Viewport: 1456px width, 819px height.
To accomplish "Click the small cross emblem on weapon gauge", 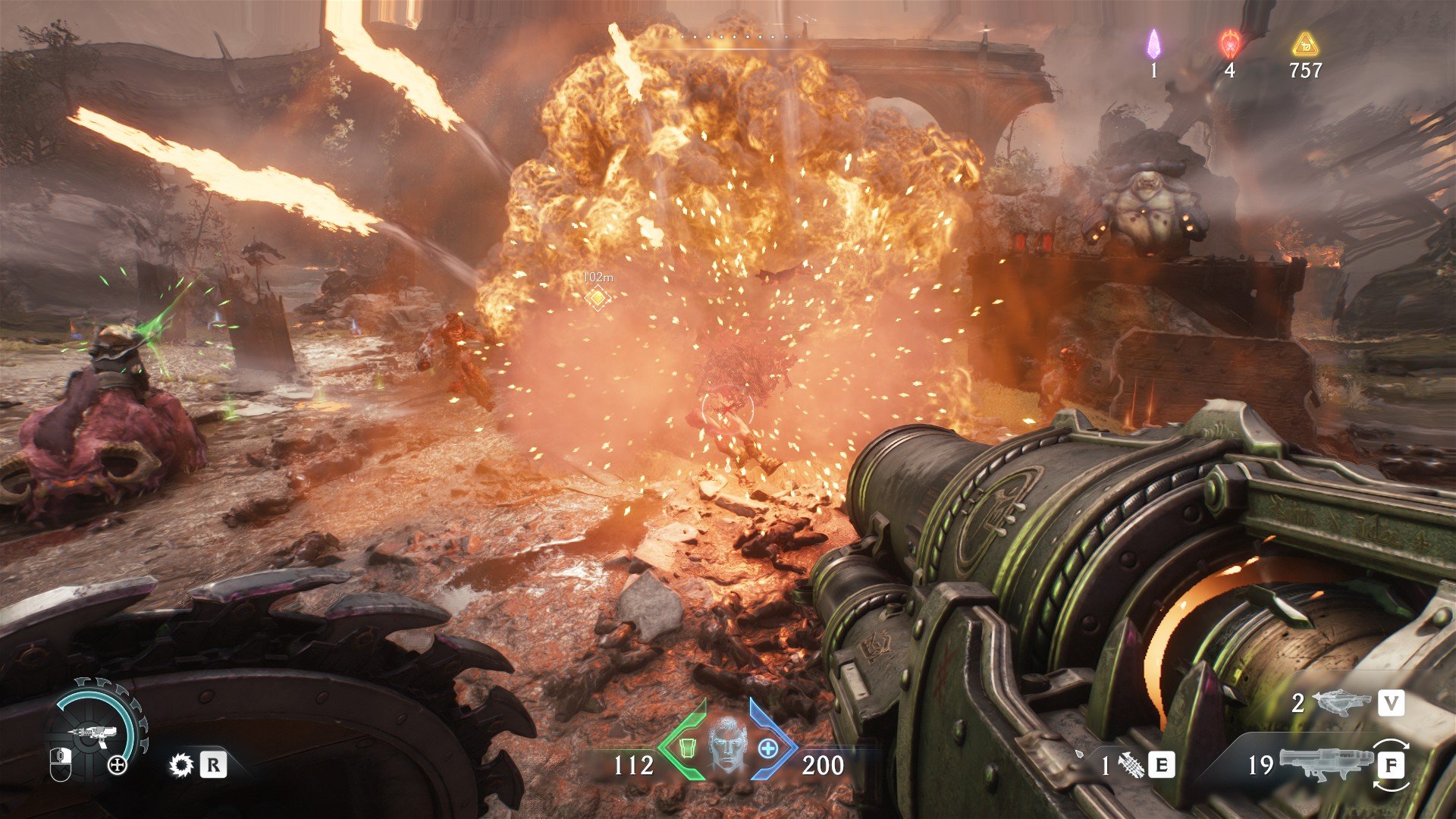I will click(x=118, y=764).
